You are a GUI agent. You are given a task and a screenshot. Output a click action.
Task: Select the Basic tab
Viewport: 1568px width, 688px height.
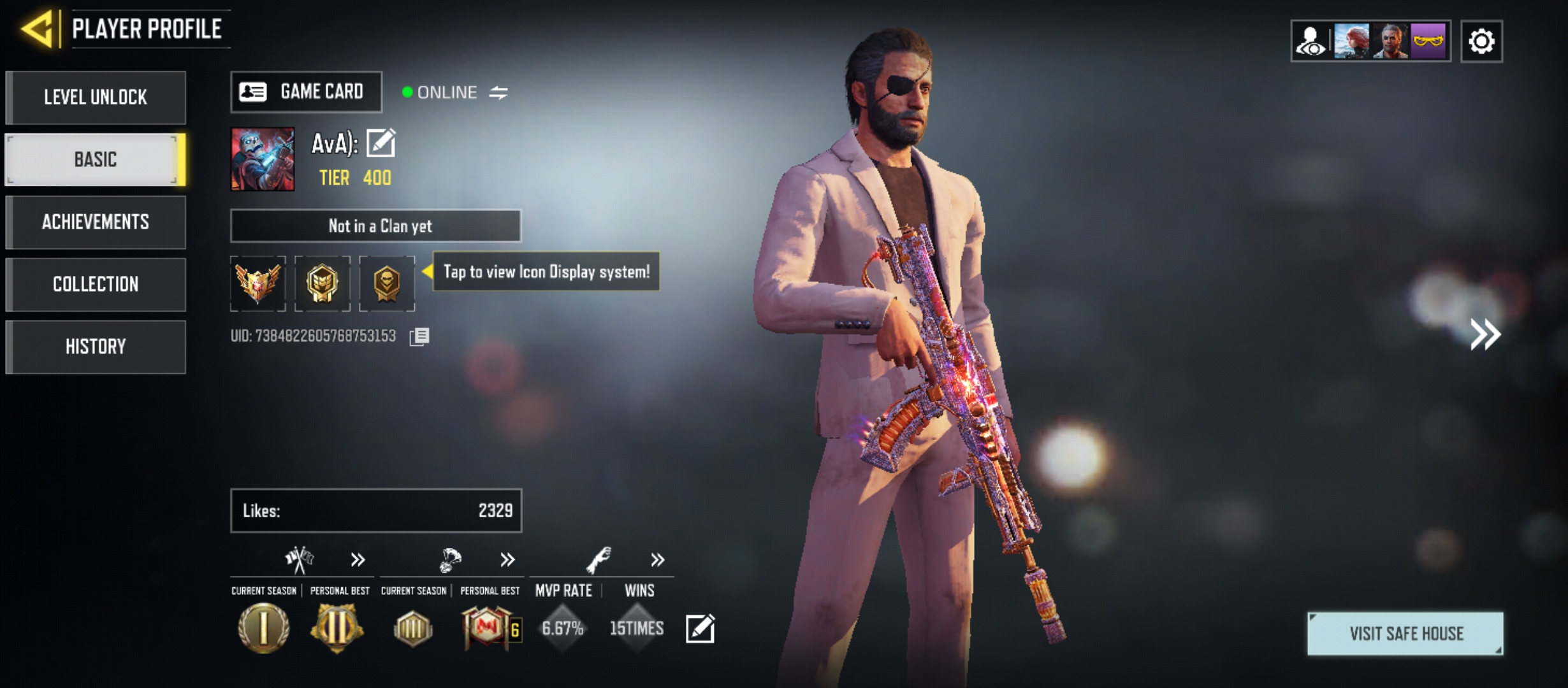pyautogui.click(x=96, y=159)
